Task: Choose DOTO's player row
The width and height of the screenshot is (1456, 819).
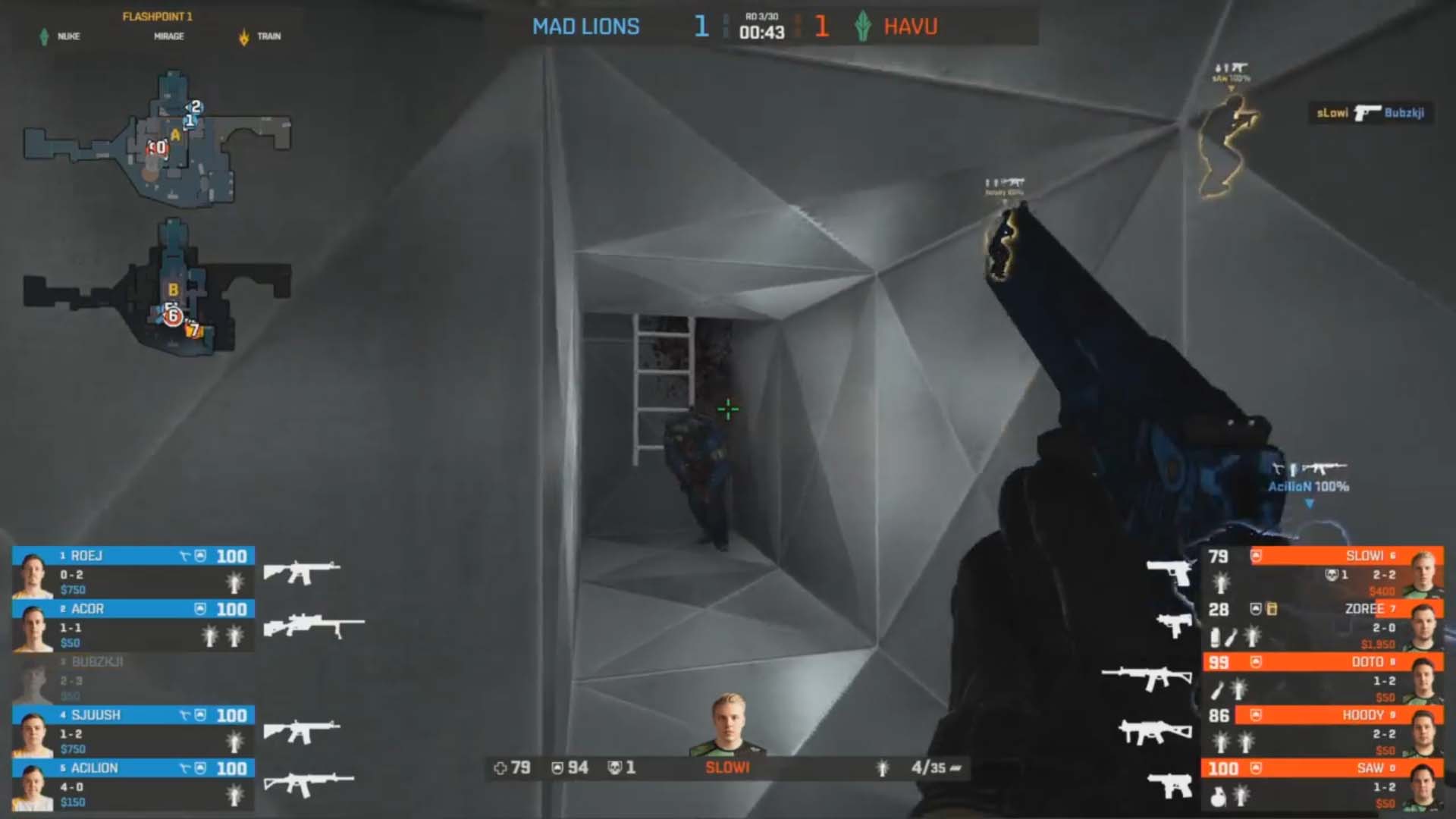Action: click(x=1323, y=679)
